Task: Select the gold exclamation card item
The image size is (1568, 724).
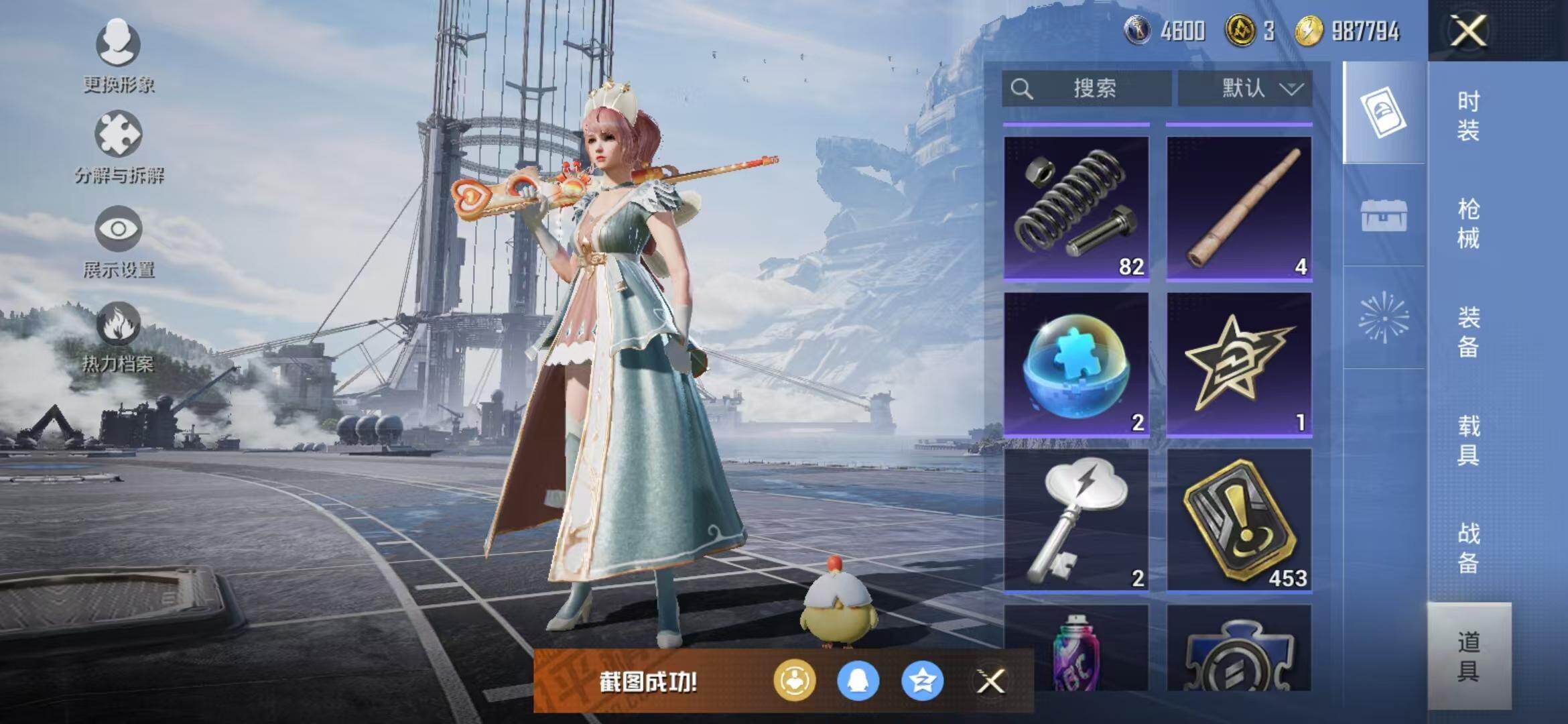Action: point(1239,520)
